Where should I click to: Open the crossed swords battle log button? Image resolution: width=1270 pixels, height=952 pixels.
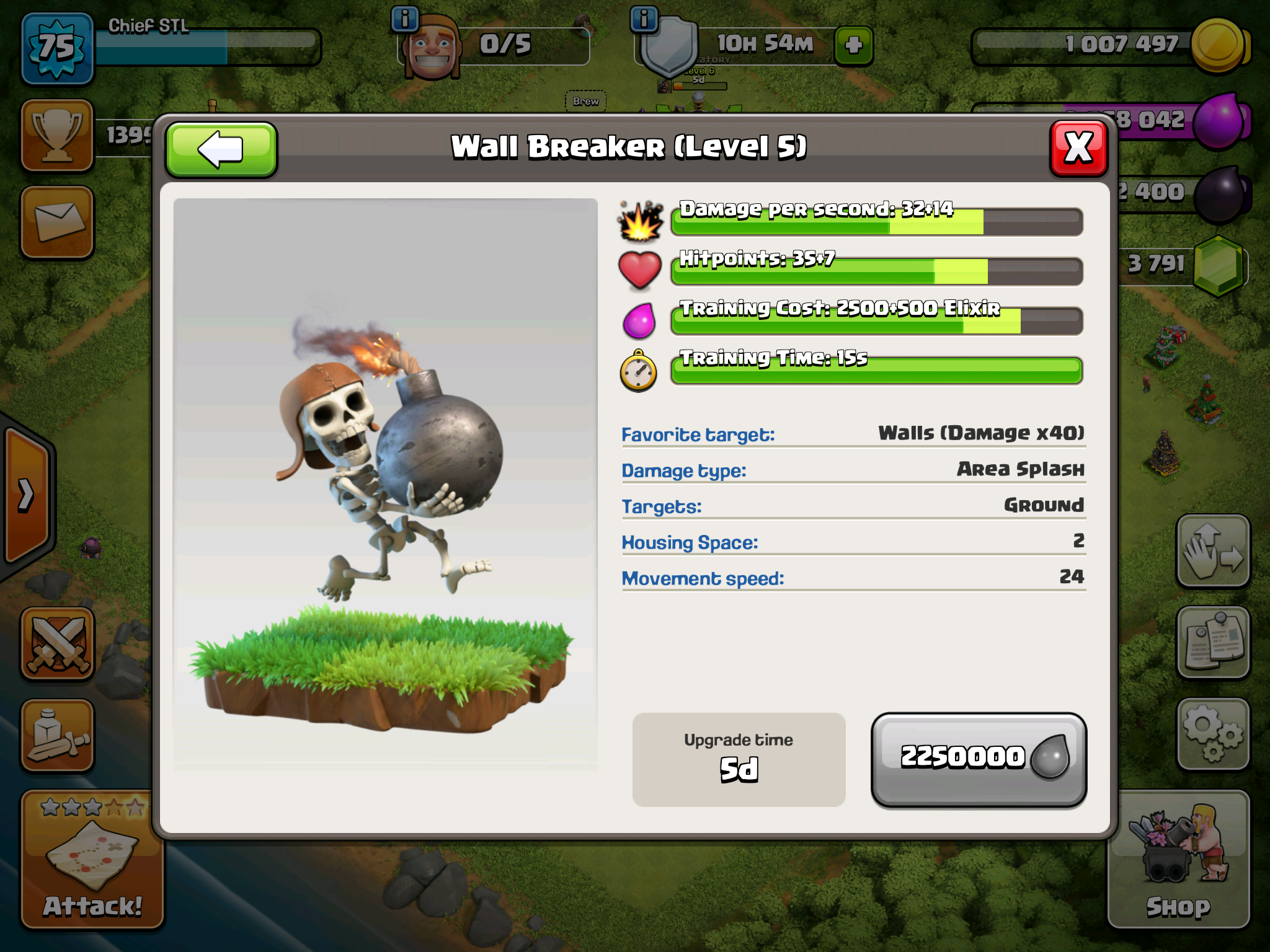[57, 643]
